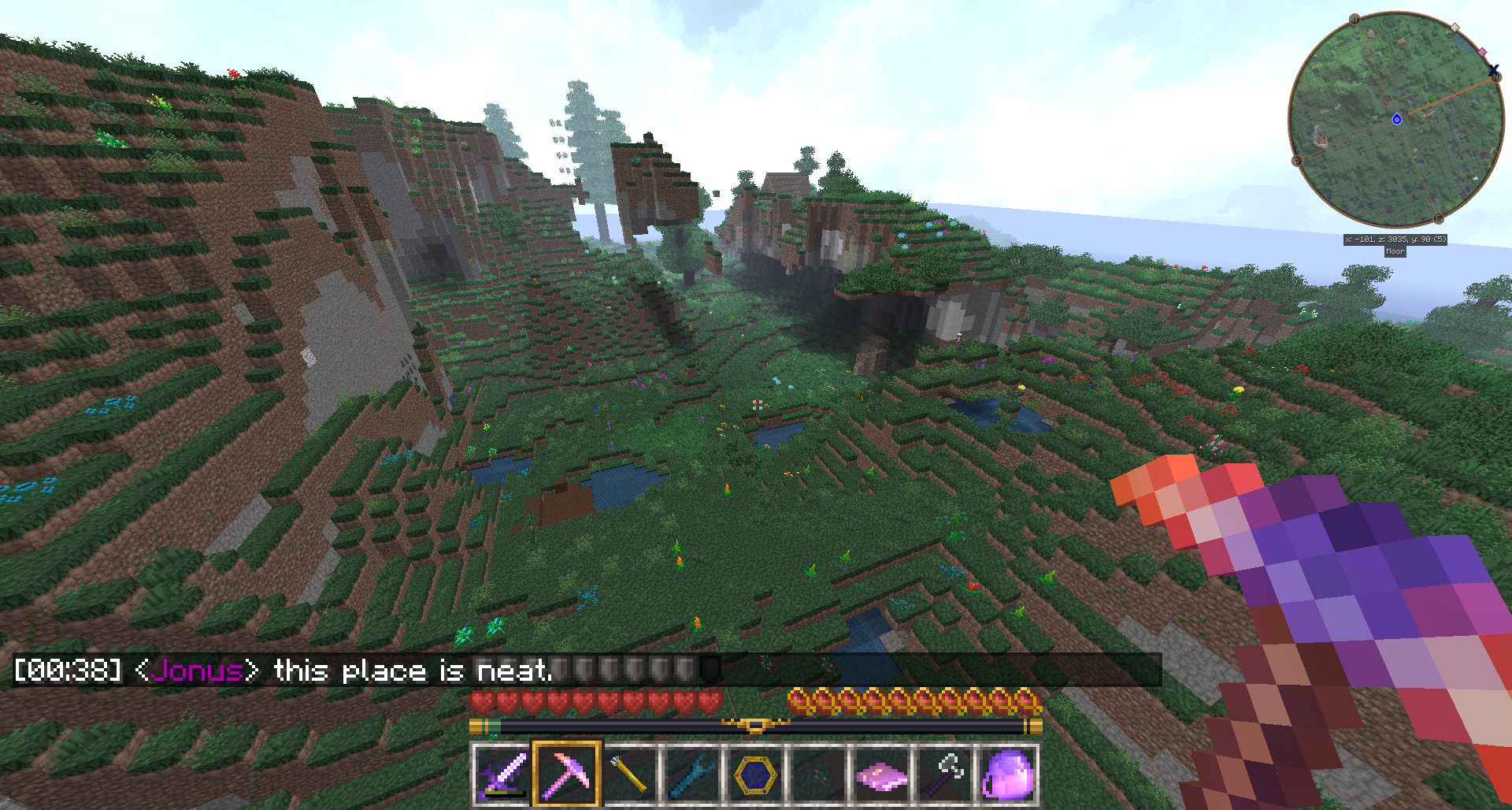Click the dark blue X minimap marker

1494,71
